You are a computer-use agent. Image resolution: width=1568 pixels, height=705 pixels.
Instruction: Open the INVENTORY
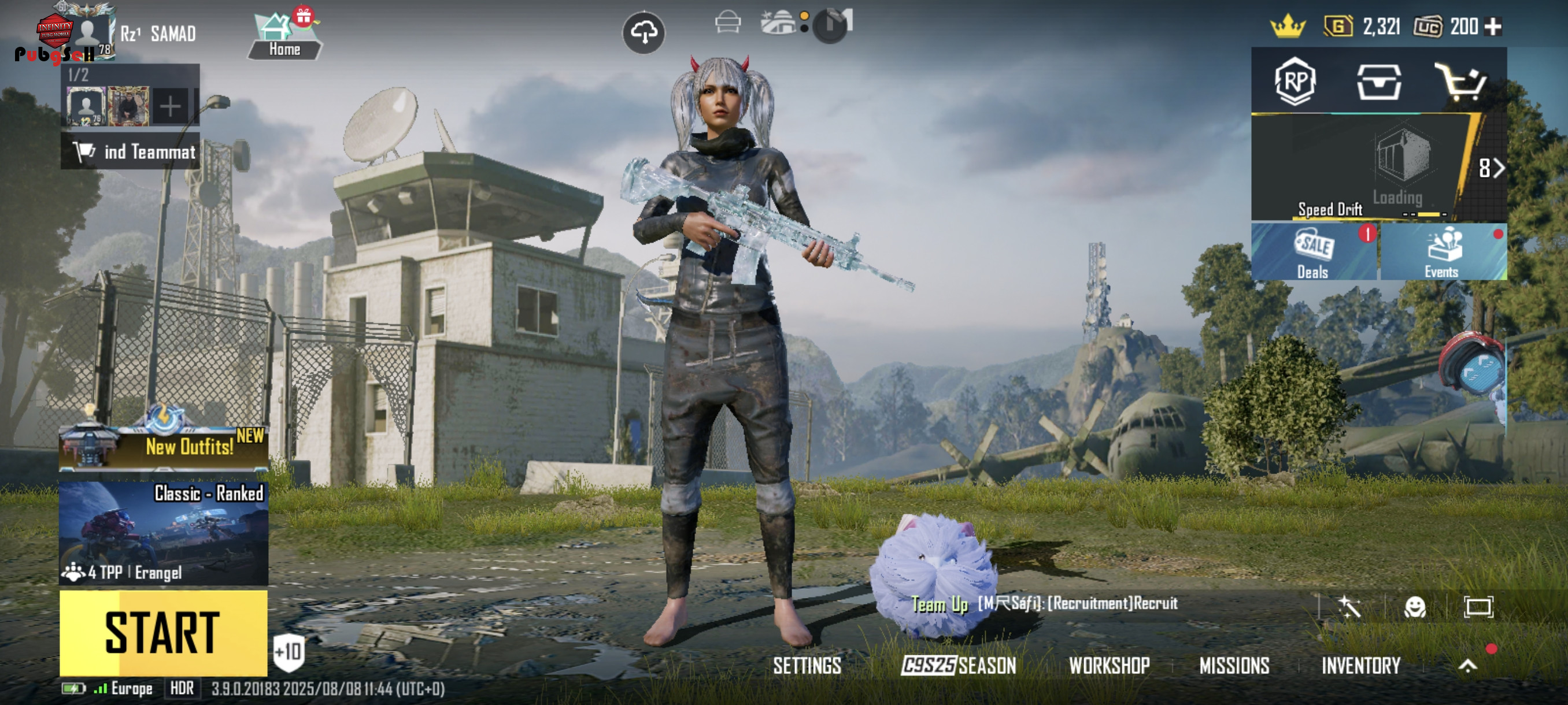pos(1360,666)
